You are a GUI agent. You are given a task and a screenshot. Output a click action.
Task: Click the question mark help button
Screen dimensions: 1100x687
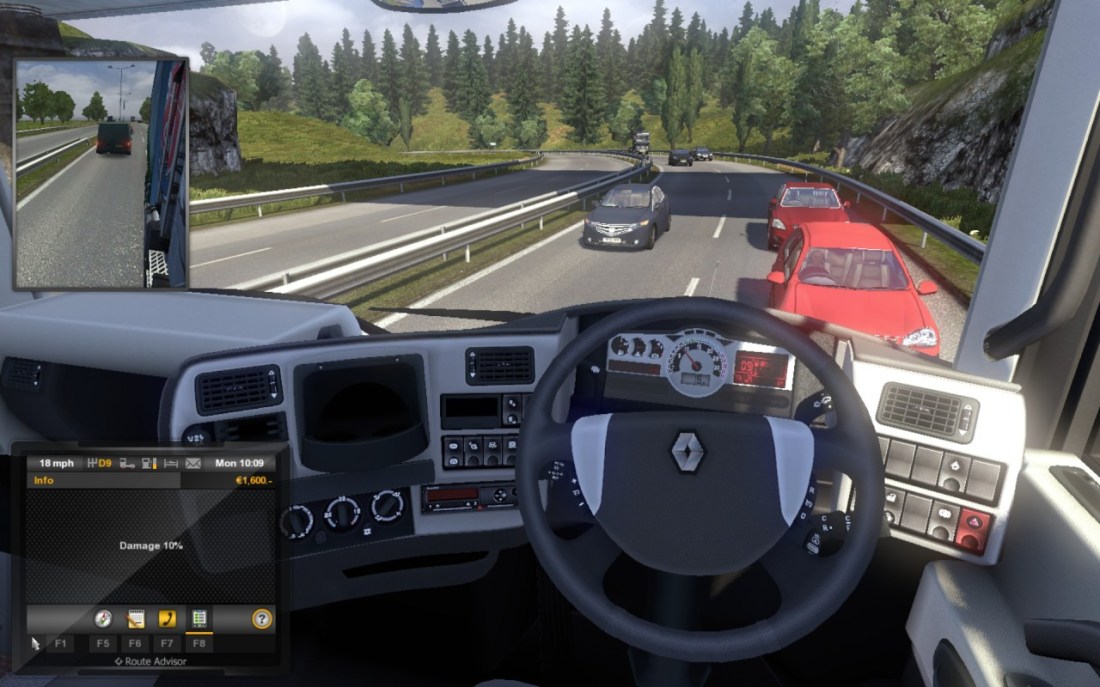pos(262,619)
